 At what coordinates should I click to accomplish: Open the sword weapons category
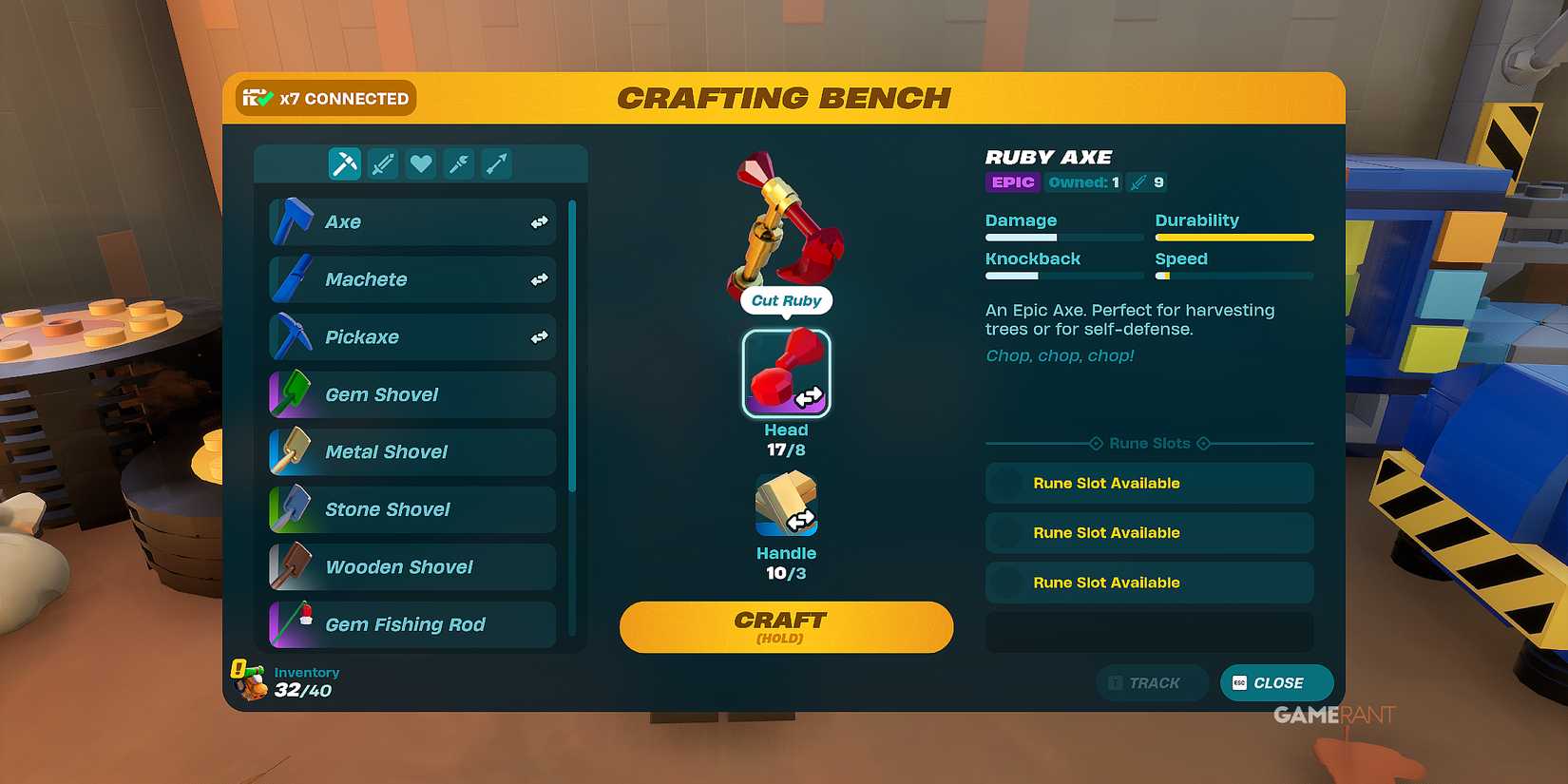[382, 163]
